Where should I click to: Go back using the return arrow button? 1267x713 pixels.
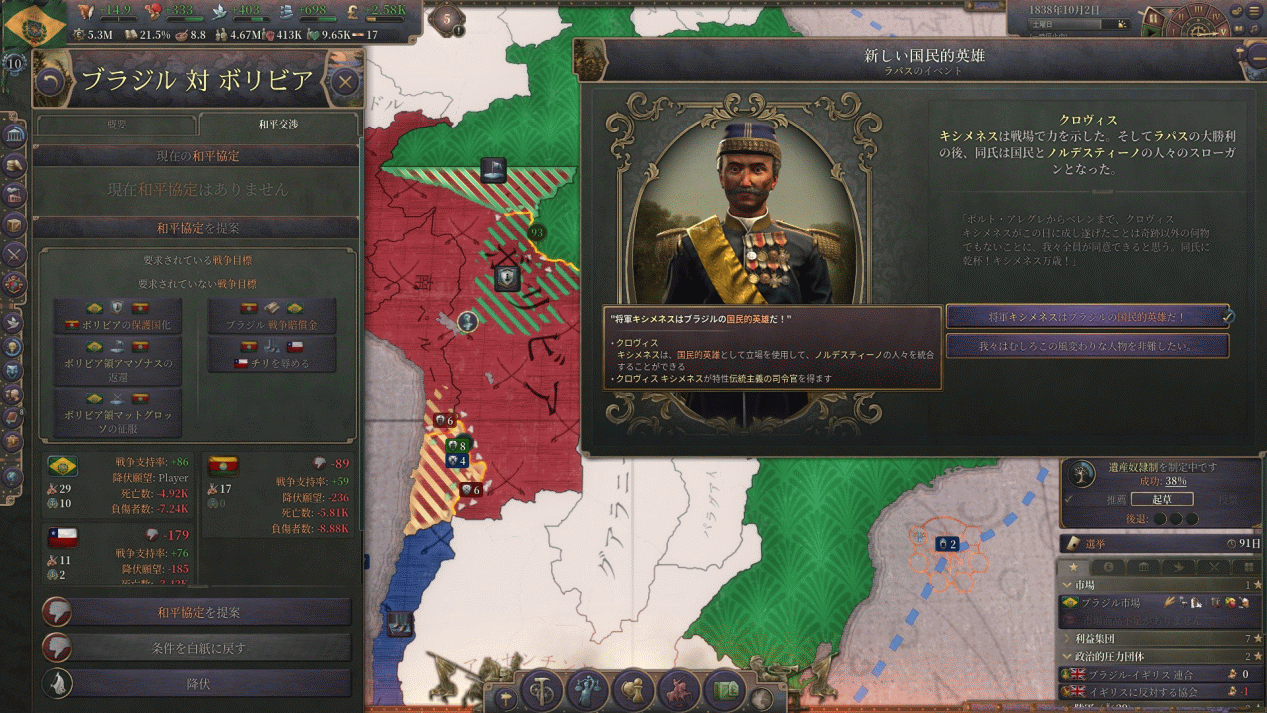[50, 81]
